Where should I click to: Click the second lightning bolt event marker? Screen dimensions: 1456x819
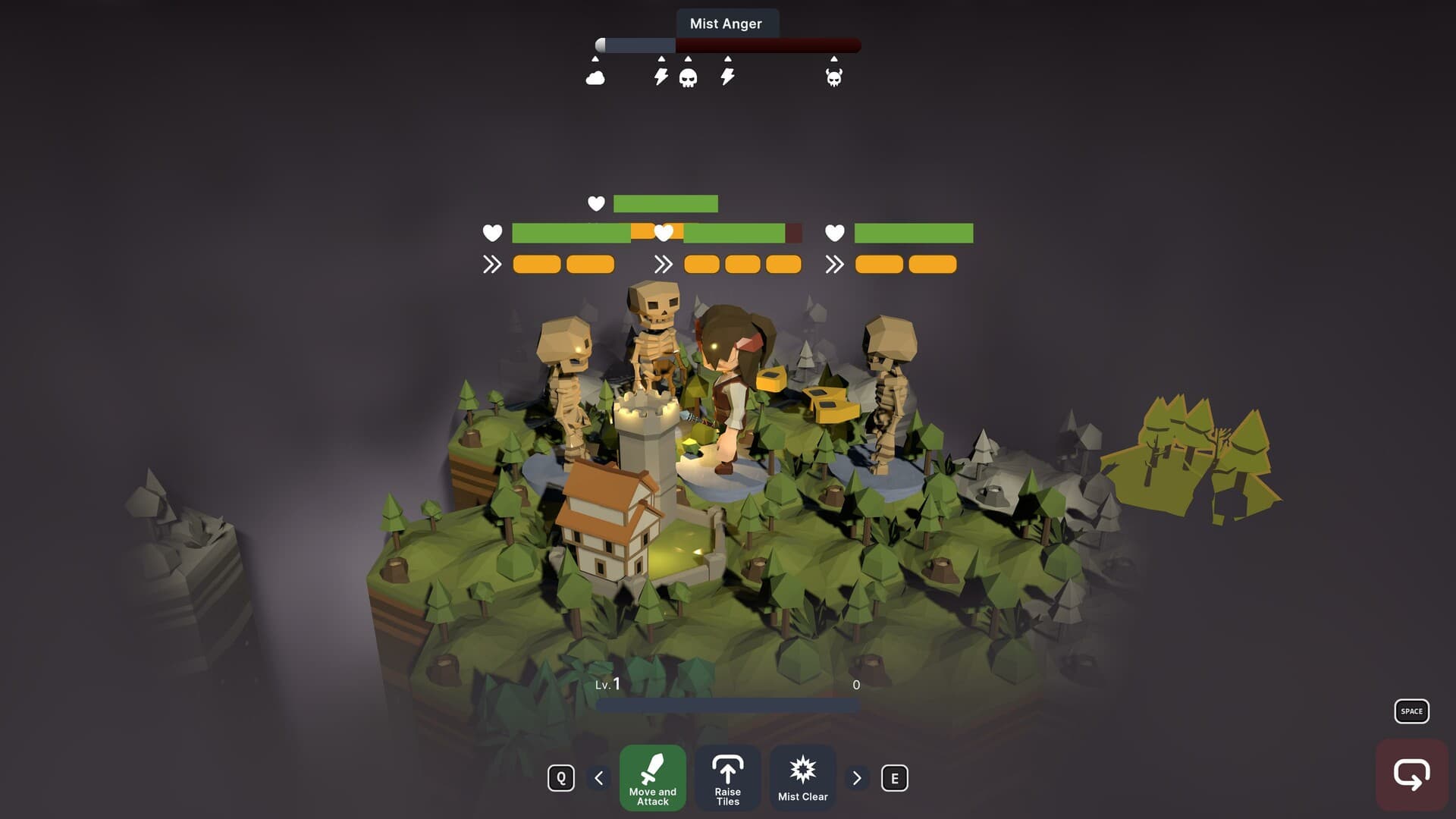click(x=727, y=75)
